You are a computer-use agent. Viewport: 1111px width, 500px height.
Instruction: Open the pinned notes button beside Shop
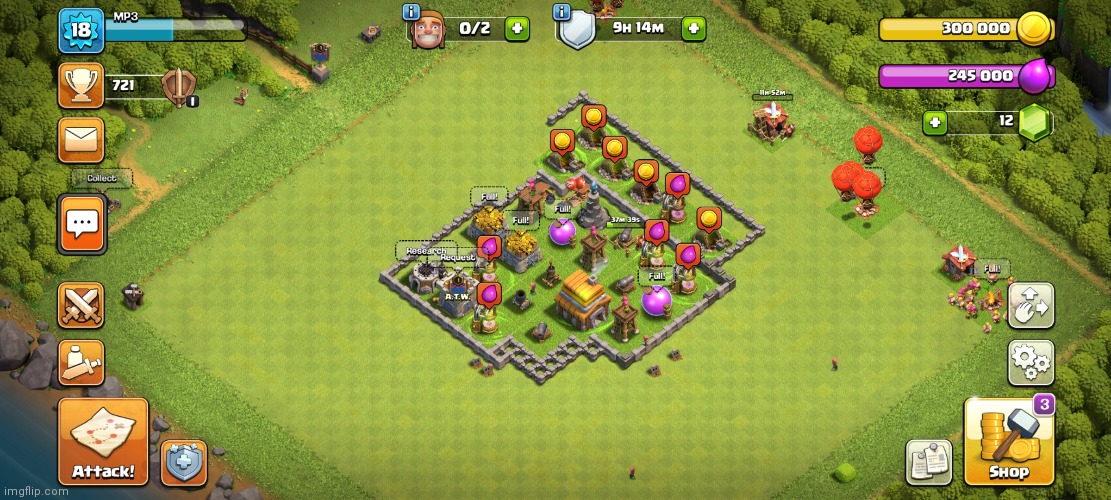[929, 462]
